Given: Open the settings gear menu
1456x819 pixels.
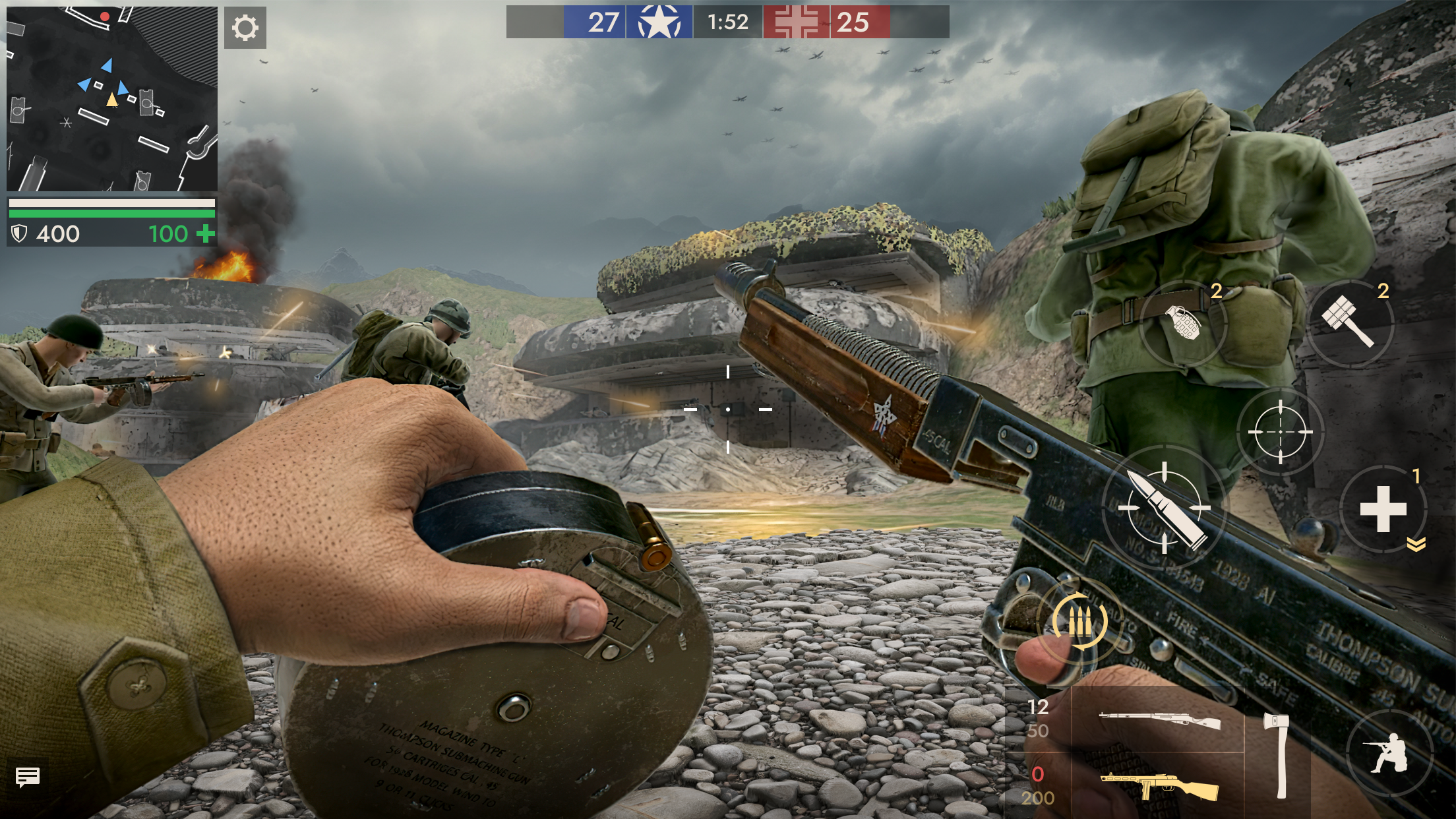Looking at the screenshot, I should coord(245,28).
